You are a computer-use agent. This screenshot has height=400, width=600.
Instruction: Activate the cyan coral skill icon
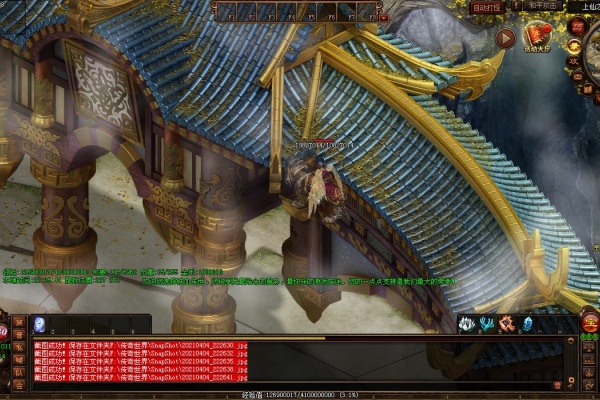[486, 323]
